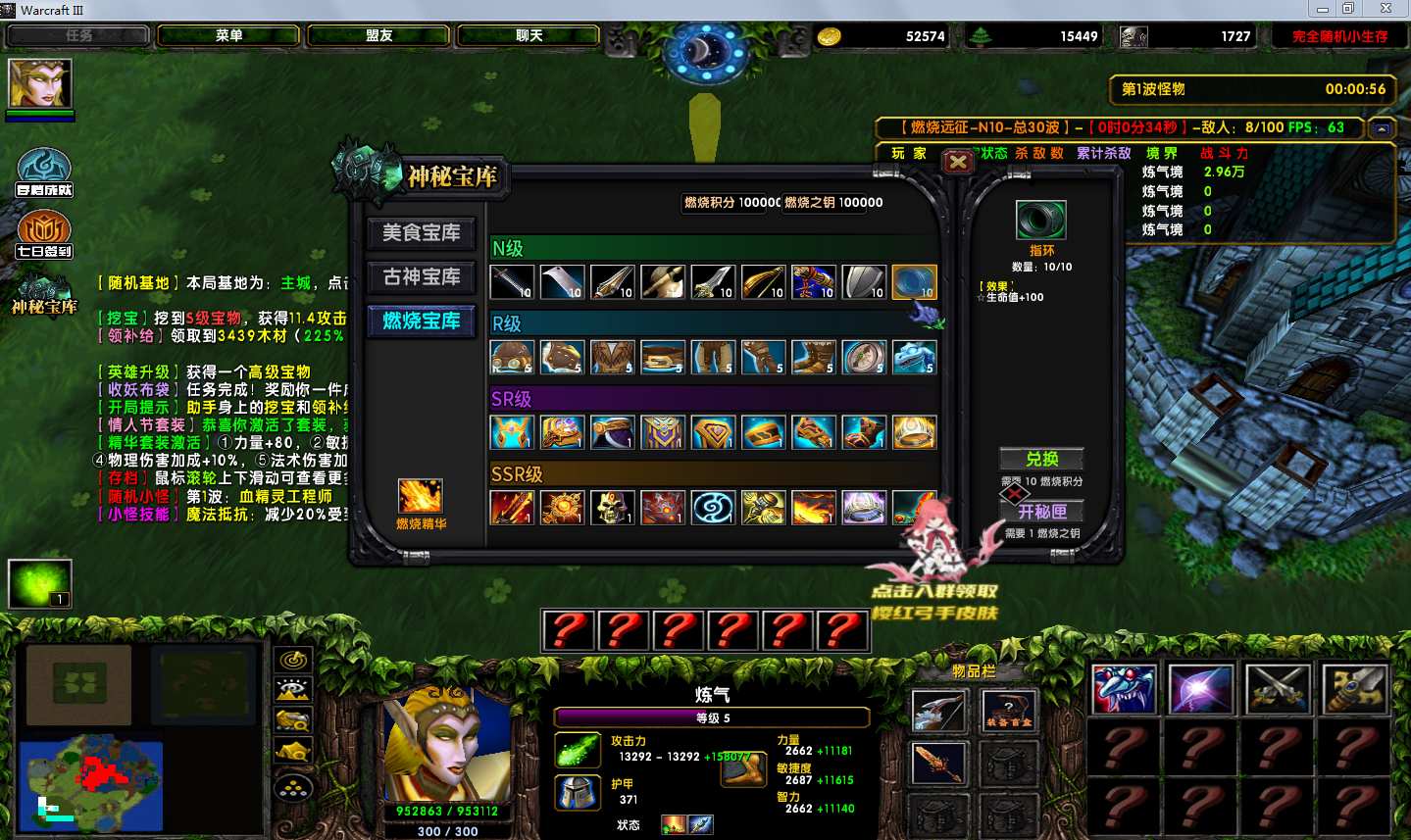Close the 神秘宝库 window
Viewport: 1411px width, 840px height.
click(958, 163)
